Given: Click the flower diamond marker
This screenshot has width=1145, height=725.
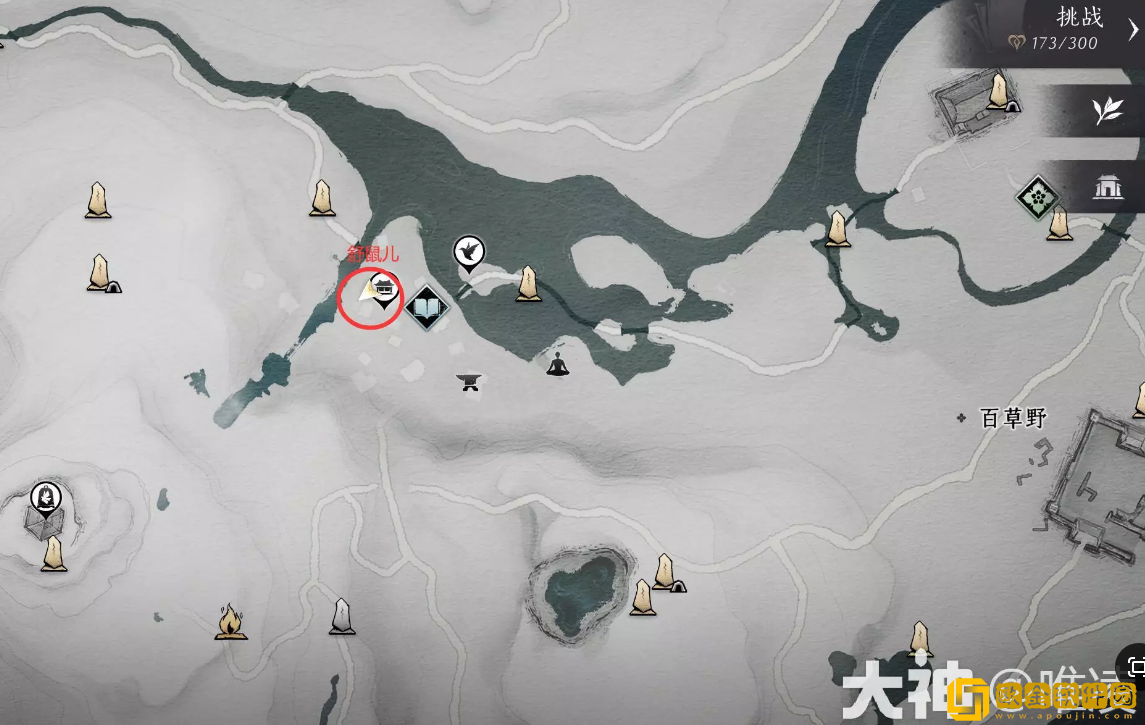Looking at the screenshot, I should [1036, 197].
